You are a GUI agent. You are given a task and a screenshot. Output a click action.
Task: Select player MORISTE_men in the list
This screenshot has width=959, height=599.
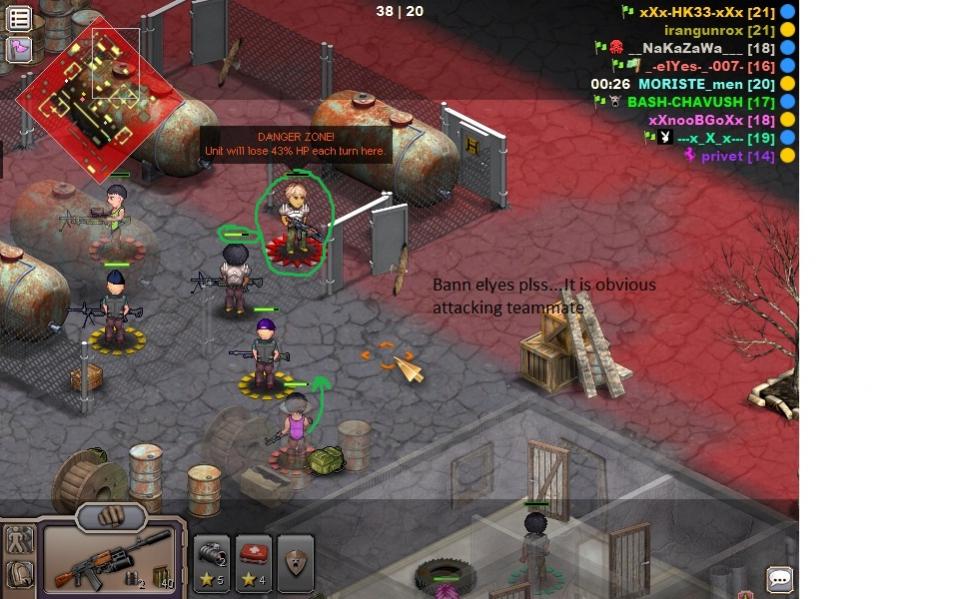[x=706, y=84]
